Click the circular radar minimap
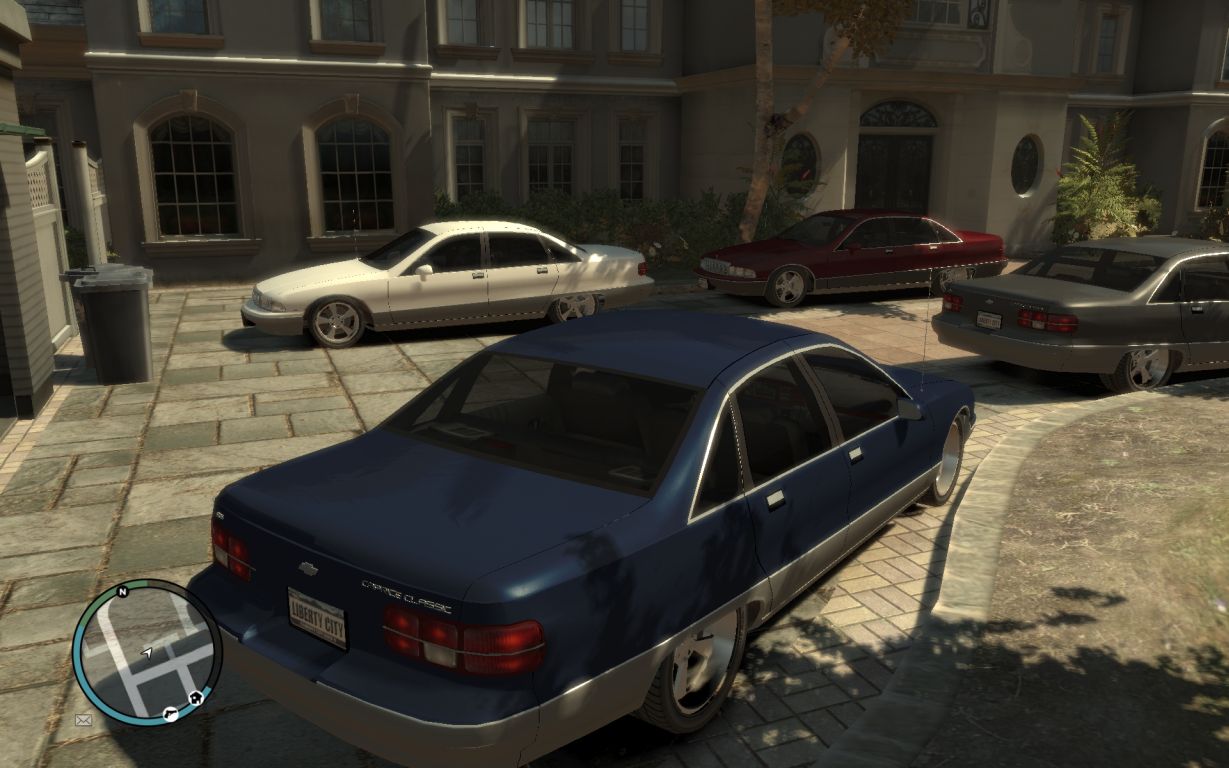The height and width of the screenshot is (768, 1229). (147, 651)
